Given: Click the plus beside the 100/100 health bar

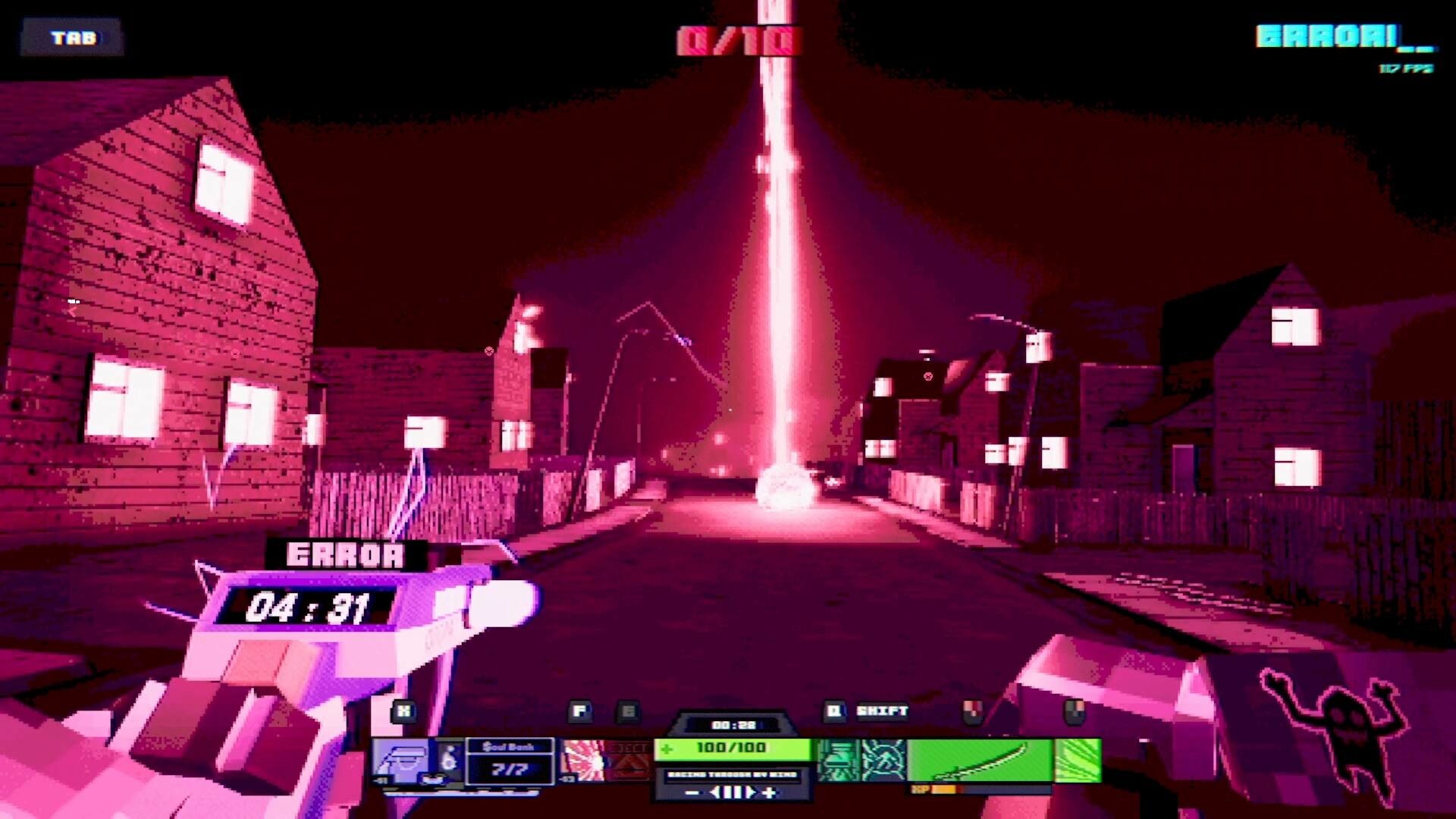Looking at the screenshot, I should [666, 749].
